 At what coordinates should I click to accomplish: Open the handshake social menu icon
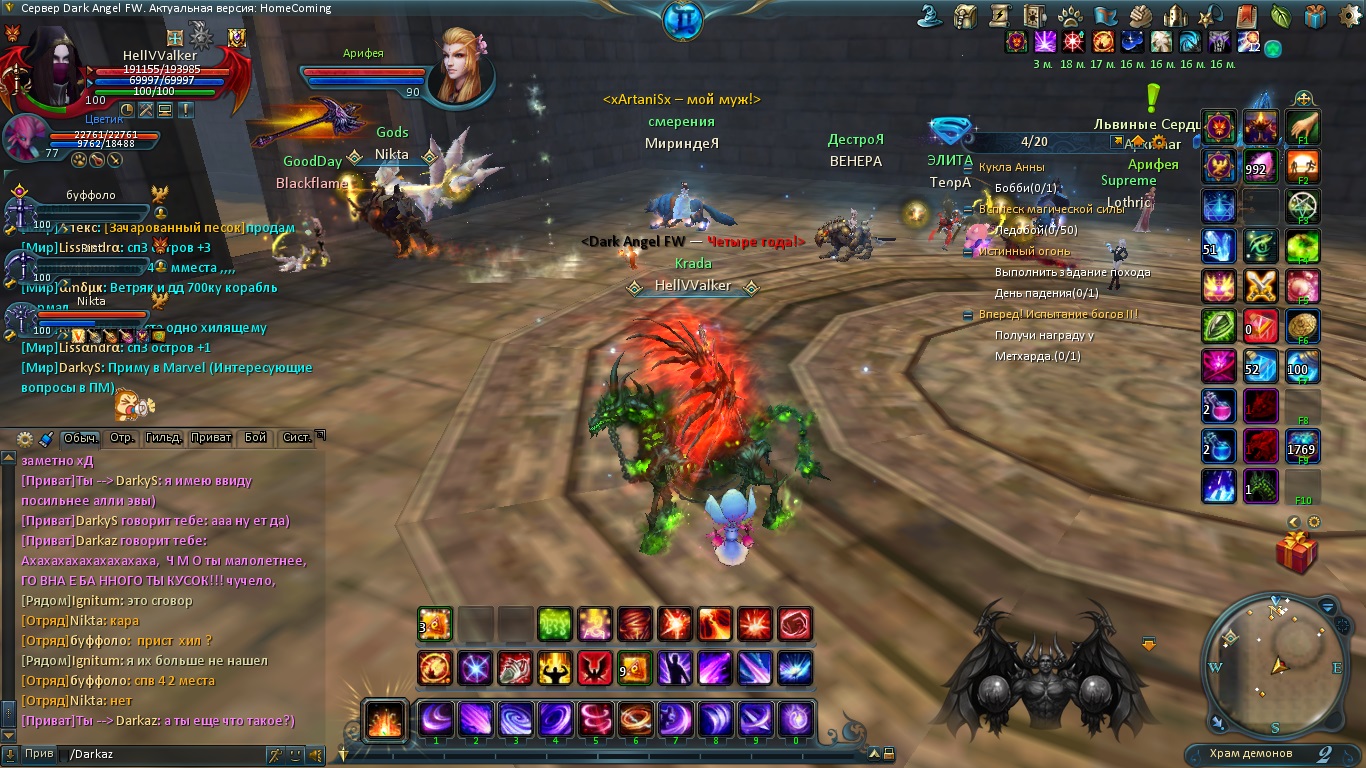[x=1141, y=15]
